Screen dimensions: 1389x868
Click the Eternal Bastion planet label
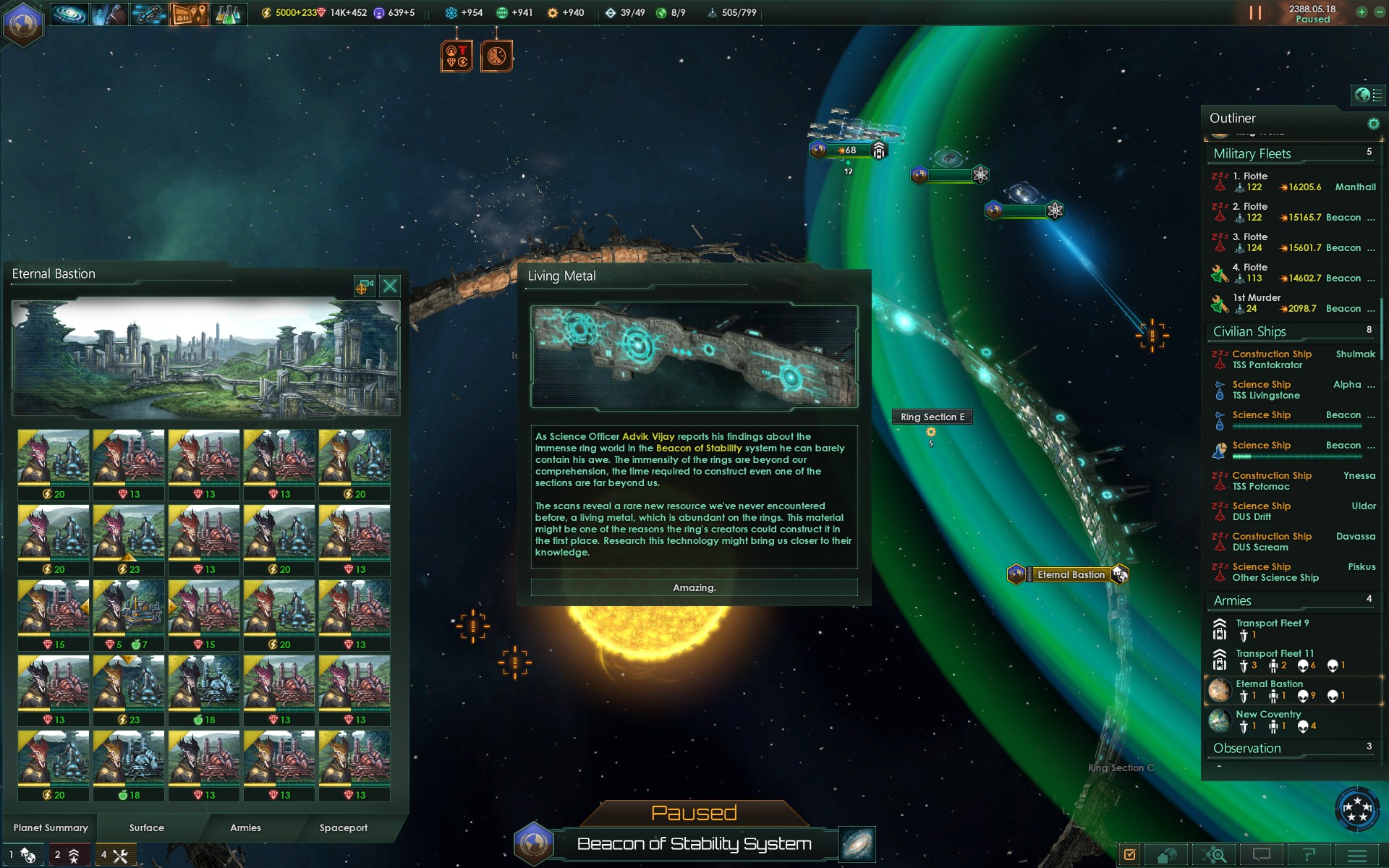click(x=1071, y=574)
